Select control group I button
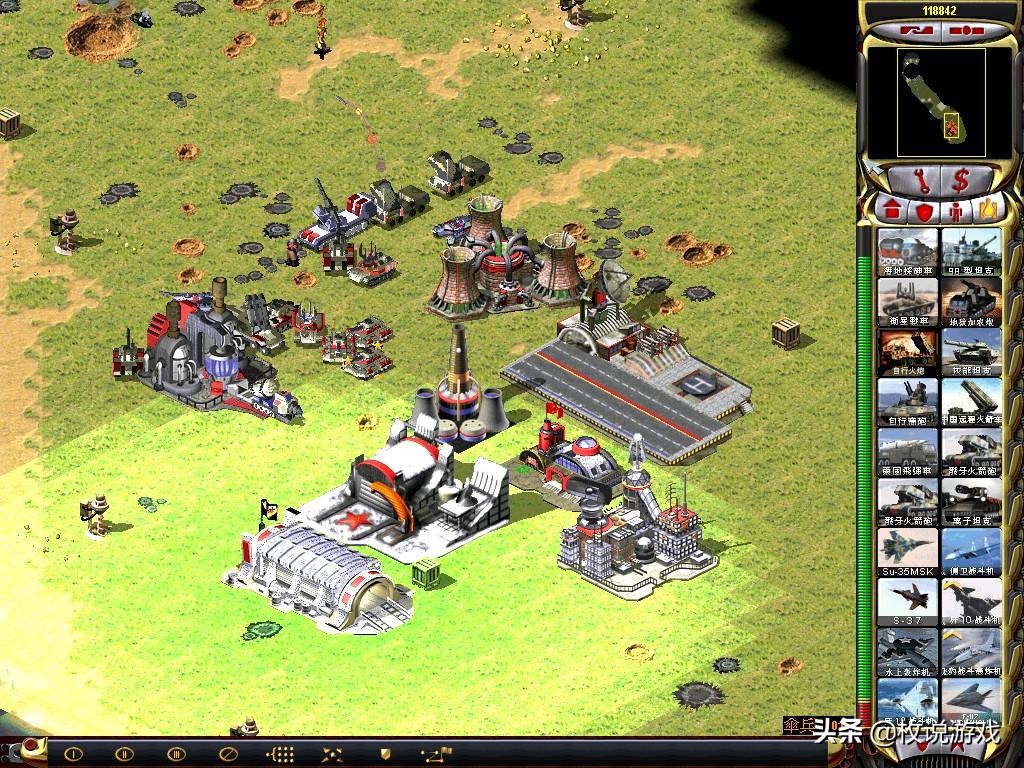The width and height of the screenshot is (1024, 768). click(x=75, y=754)
